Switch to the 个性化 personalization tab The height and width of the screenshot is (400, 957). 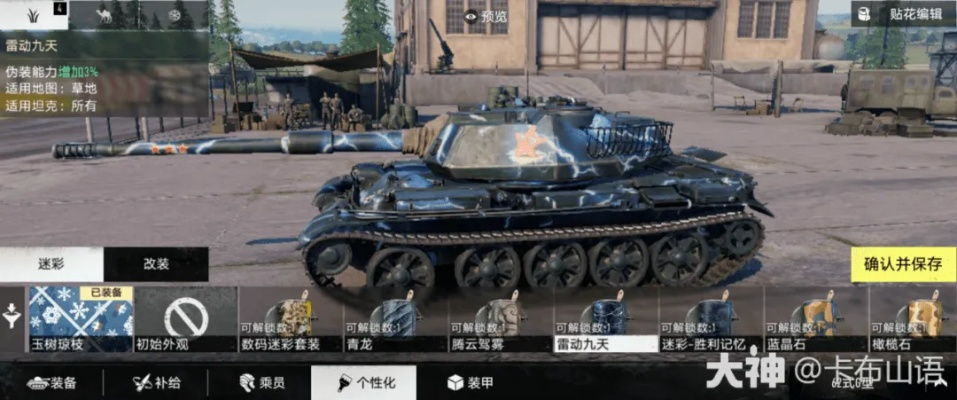363,382
